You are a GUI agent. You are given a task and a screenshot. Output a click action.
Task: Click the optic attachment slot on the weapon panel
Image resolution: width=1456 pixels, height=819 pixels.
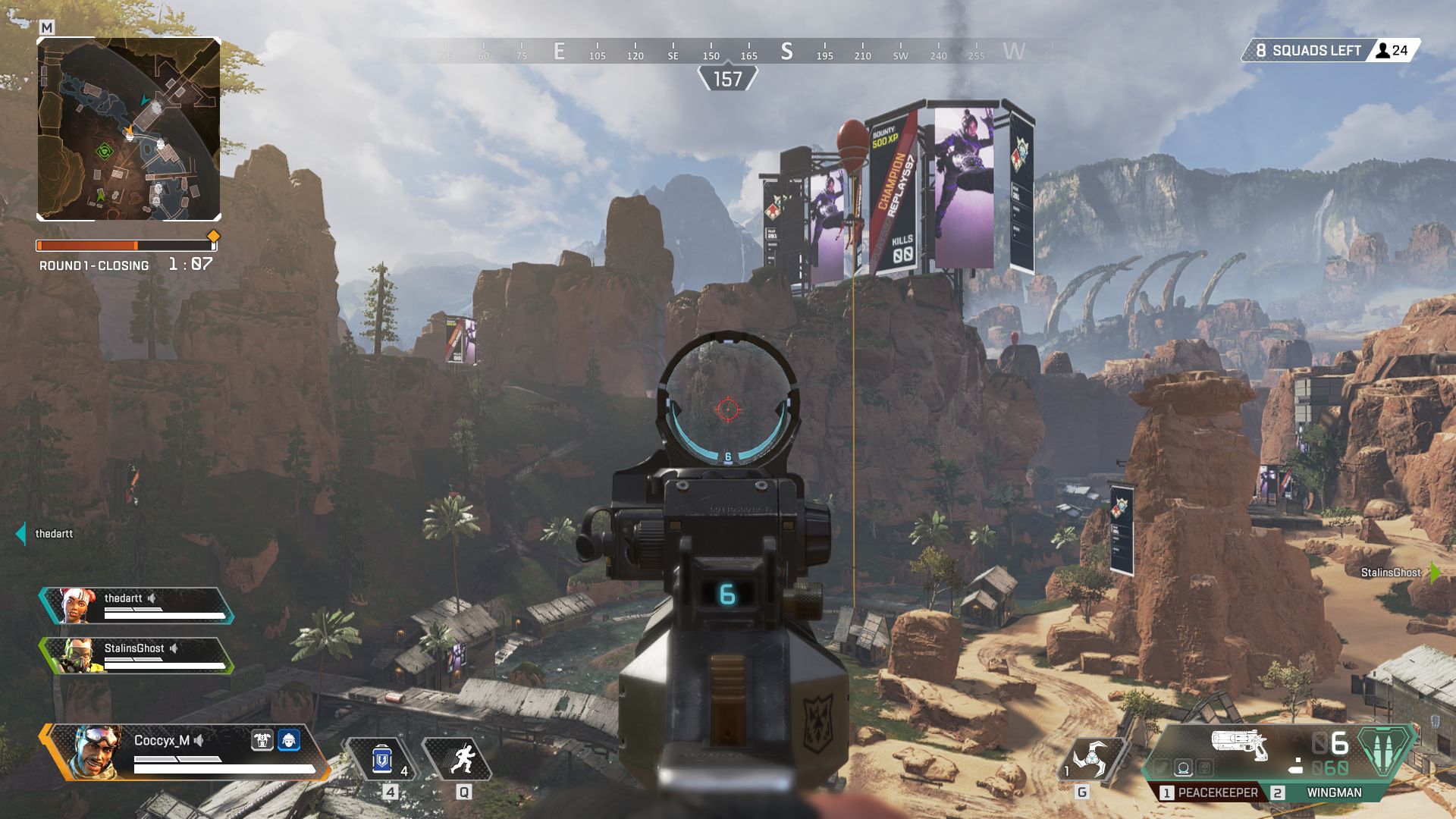click(1183, 769)
